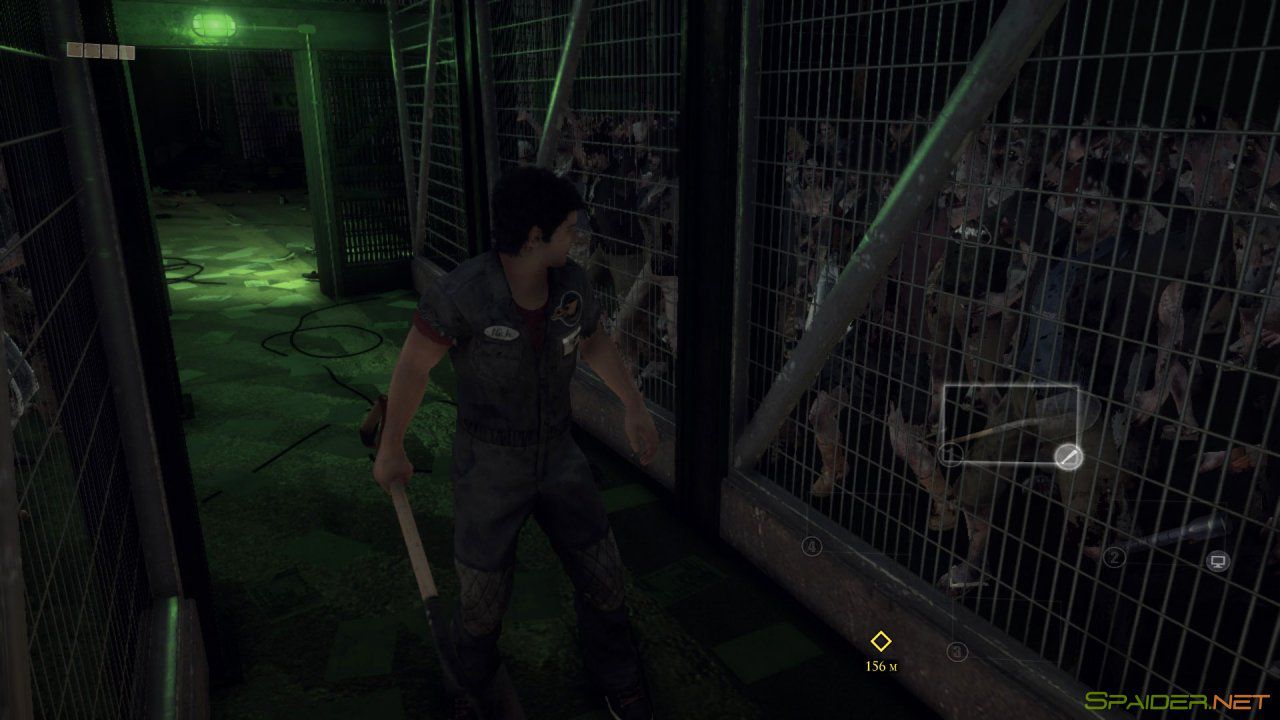Screen dimensions: 1280x720
Task: Select weapon slot 3 near the waypoint
Action: (957, 651)
